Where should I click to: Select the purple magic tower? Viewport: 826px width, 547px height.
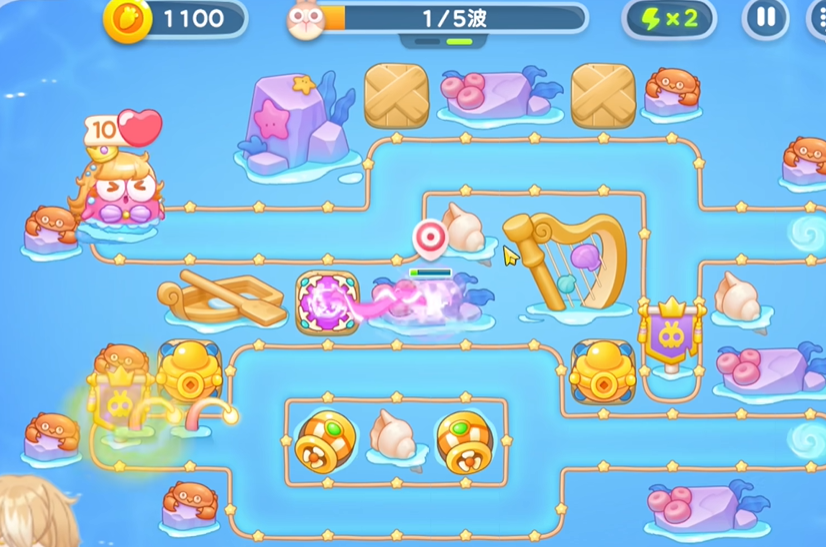(327, 300)
